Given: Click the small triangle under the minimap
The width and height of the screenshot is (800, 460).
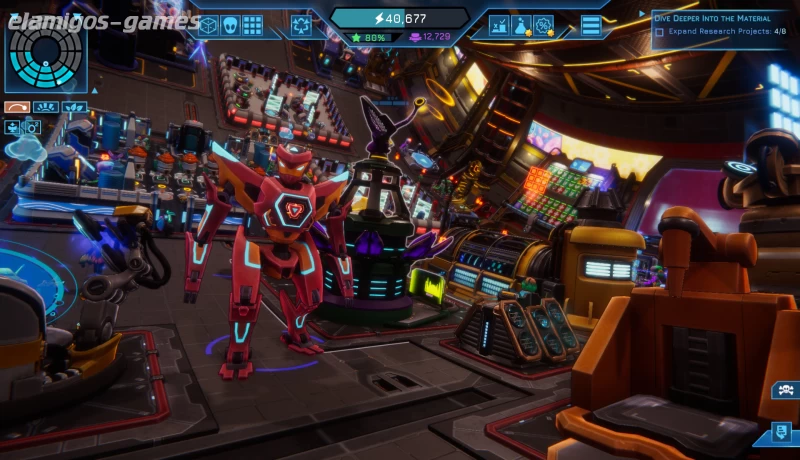Looking at the screenshot, I should [94, 90].
